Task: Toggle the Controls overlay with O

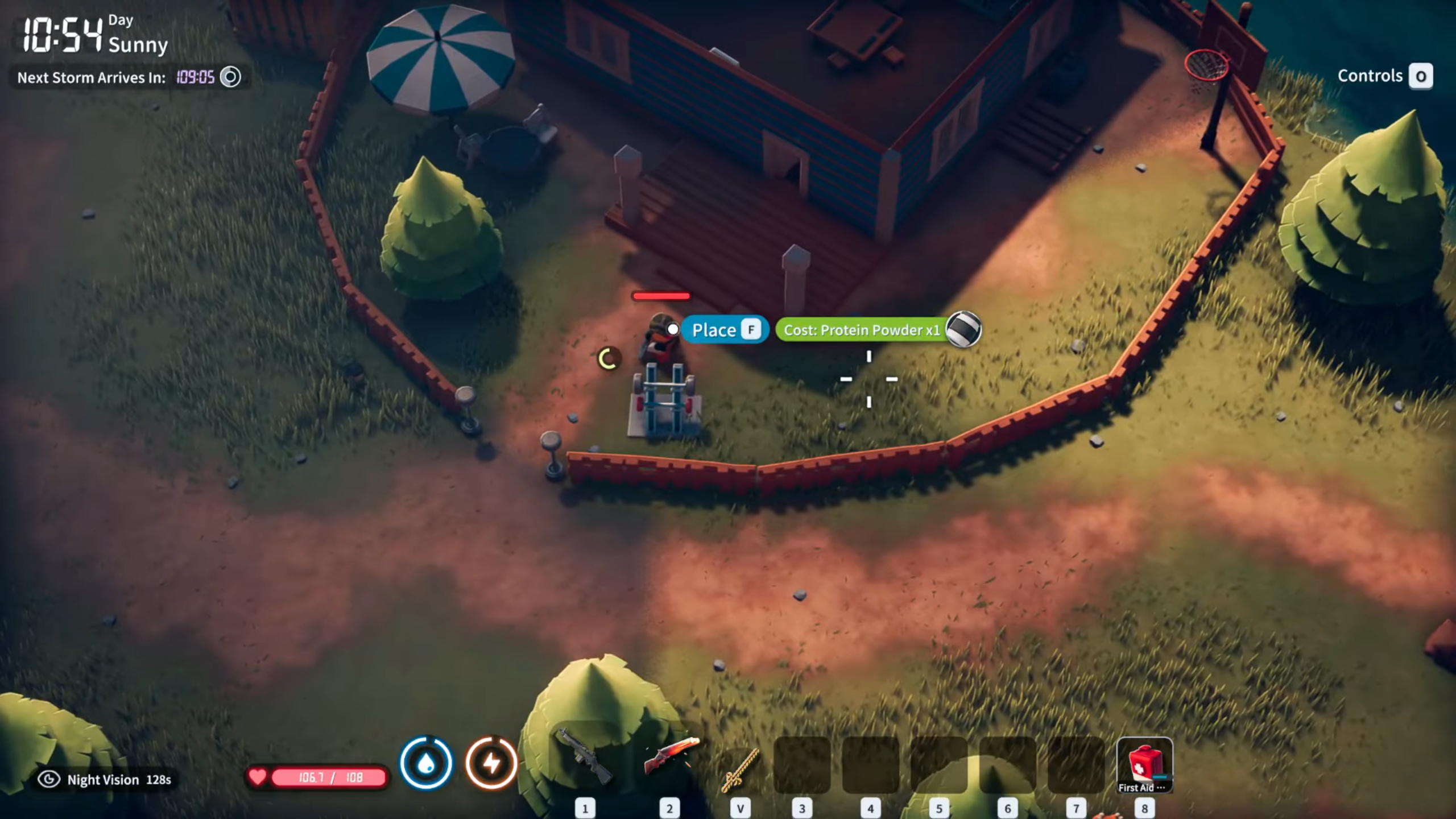Action: 1421,76
